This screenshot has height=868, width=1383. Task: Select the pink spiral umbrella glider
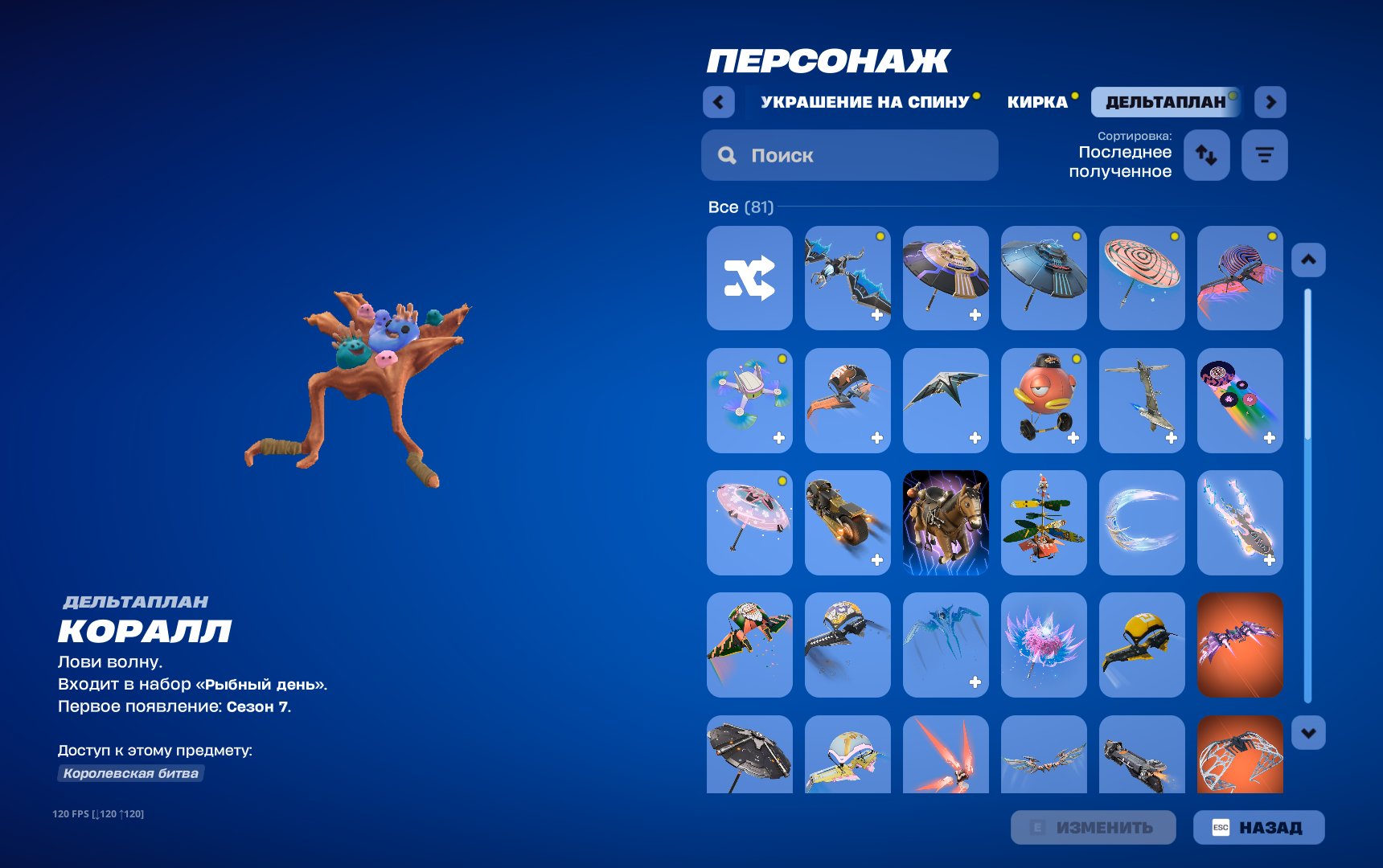click(1142, 278)
